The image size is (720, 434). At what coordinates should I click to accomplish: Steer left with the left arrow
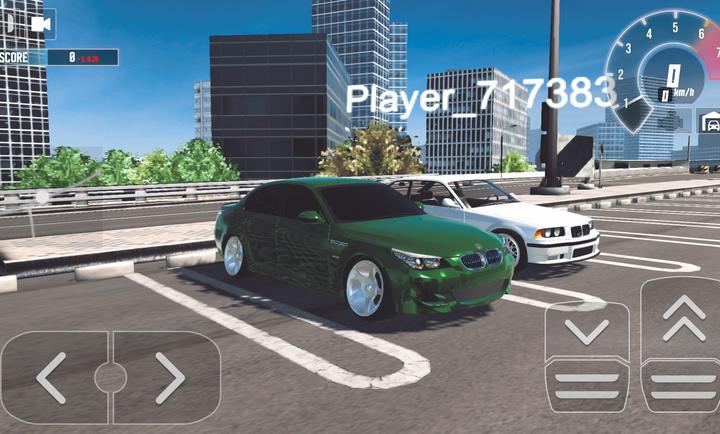(x=53, y=377)
